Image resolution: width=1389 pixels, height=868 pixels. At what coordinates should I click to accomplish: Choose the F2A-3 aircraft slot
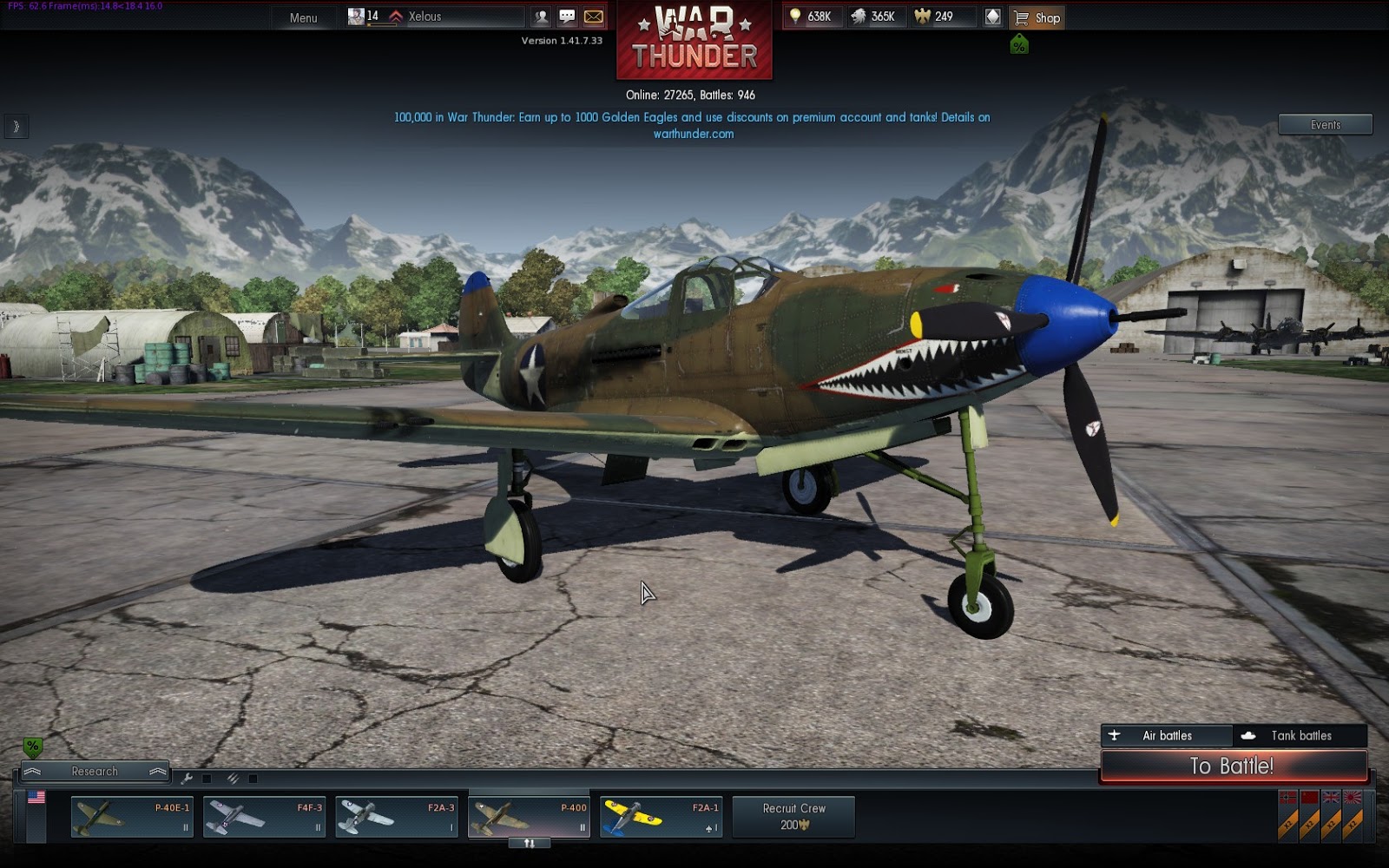[397, 818]
